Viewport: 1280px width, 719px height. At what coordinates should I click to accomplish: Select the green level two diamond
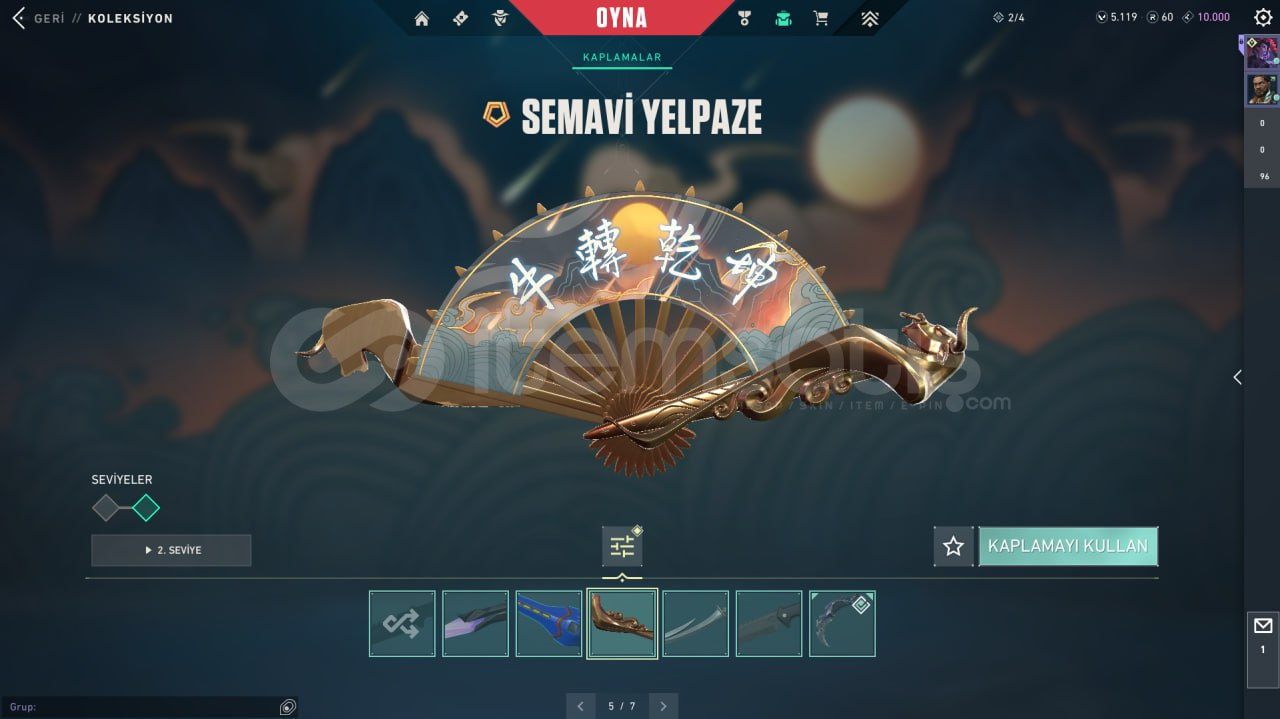146,508
